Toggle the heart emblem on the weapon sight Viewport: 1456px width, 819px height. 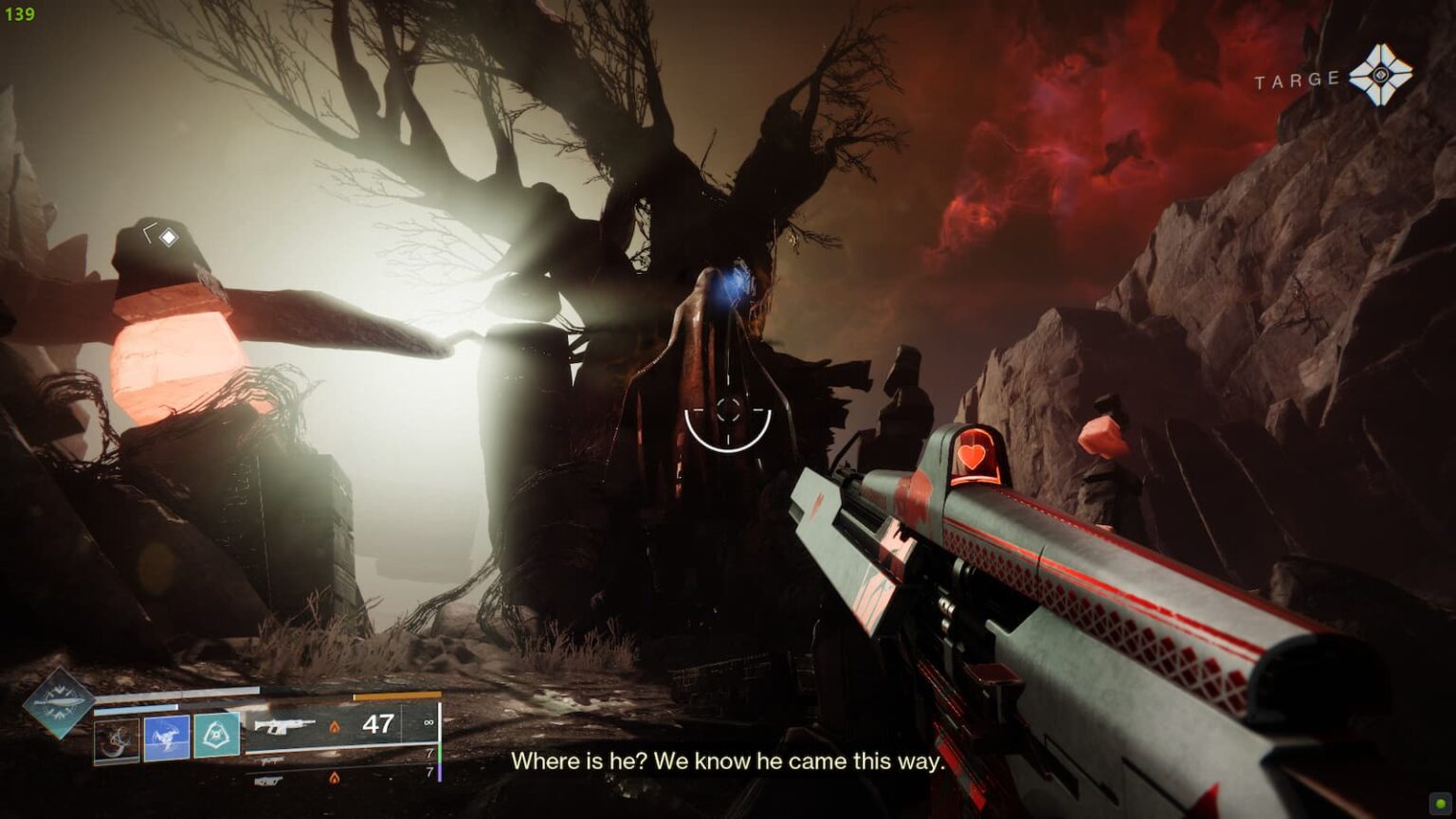[x=972, y=457]
